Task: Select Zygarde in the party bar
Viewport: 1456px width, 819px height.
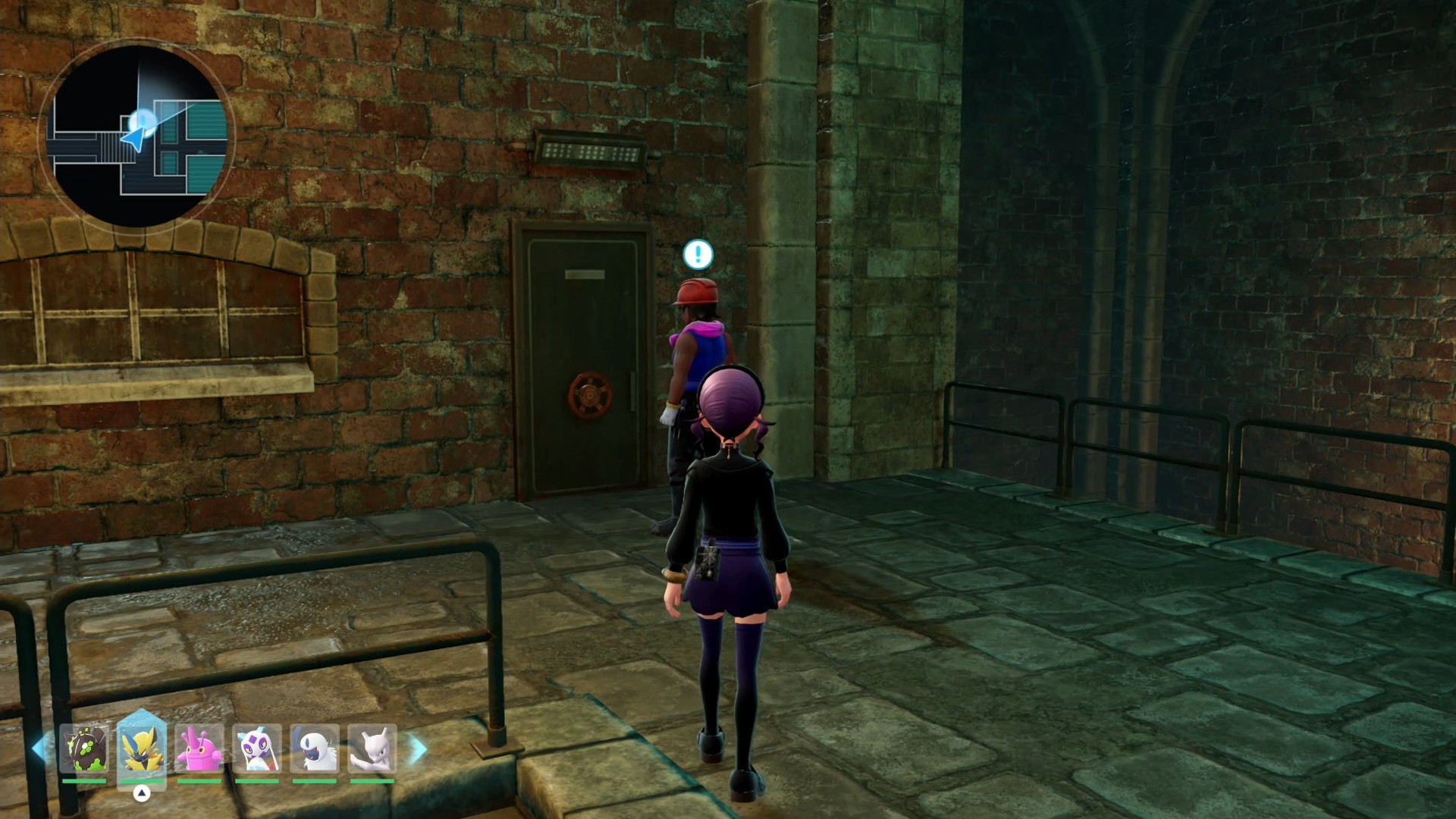Action: click(x=84, y=749)
